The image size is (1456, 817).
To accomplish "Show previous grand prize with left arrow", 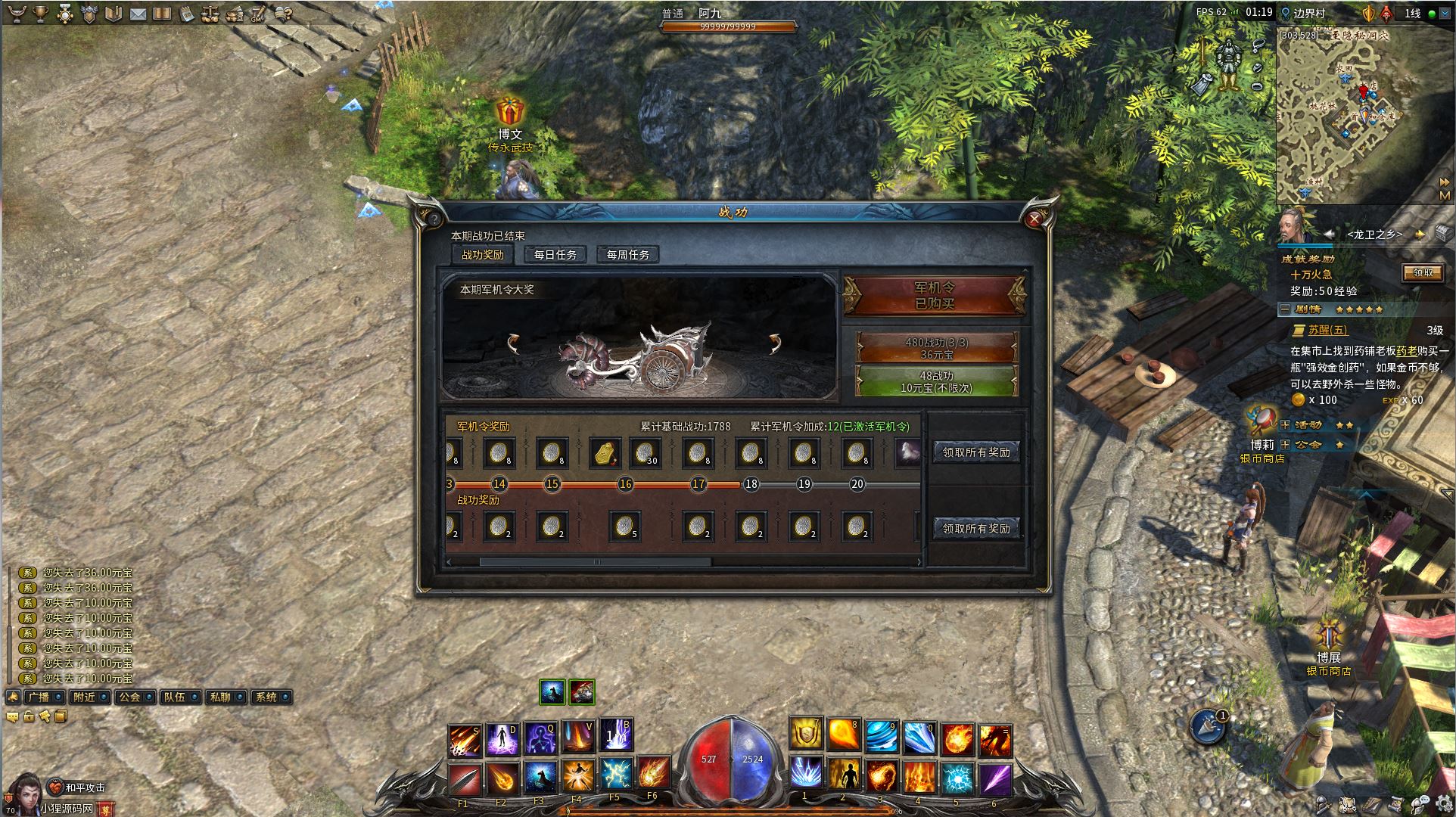I will 514,344.
